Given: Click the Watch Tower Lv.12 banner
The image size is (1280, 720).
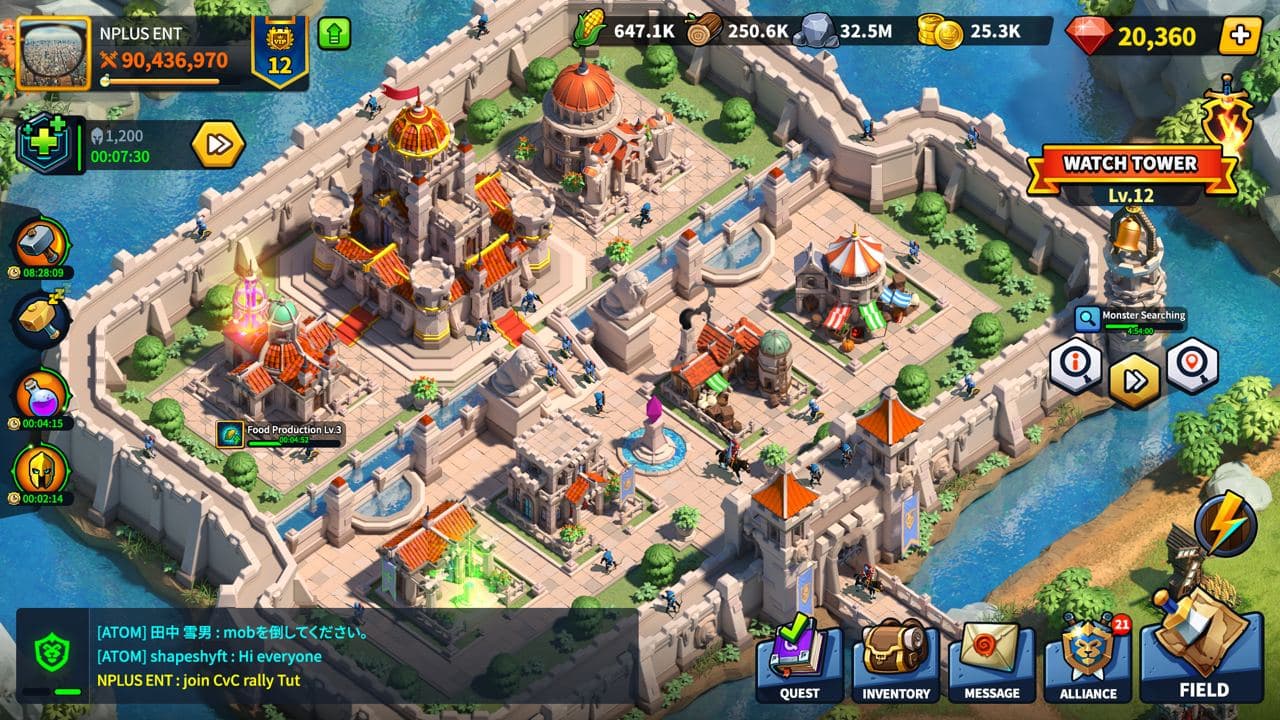Looking at the screenshot, I should 1129,165.
